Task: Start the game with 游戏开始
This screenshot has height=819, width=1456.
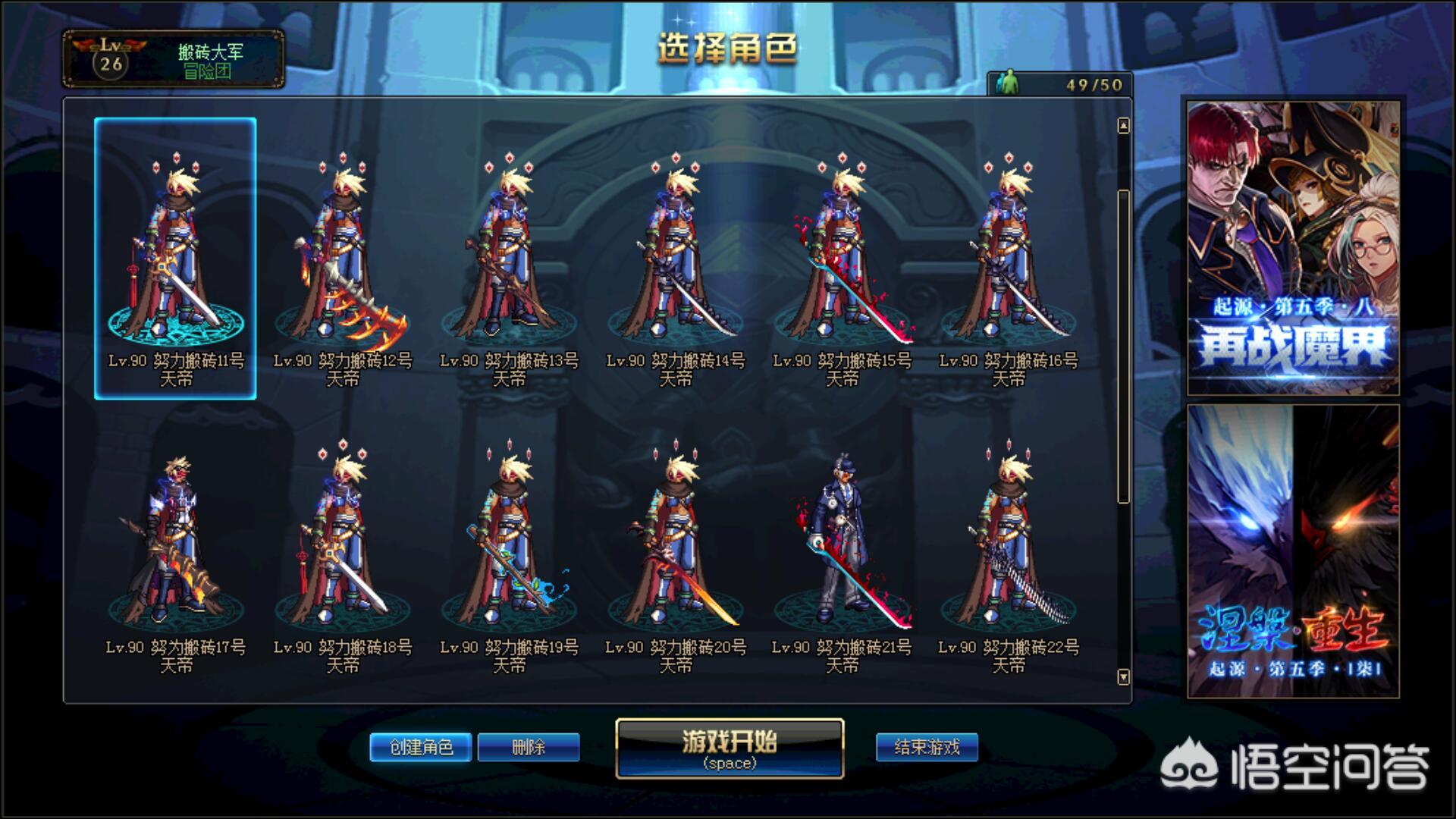Action: (x=730, y=748)
